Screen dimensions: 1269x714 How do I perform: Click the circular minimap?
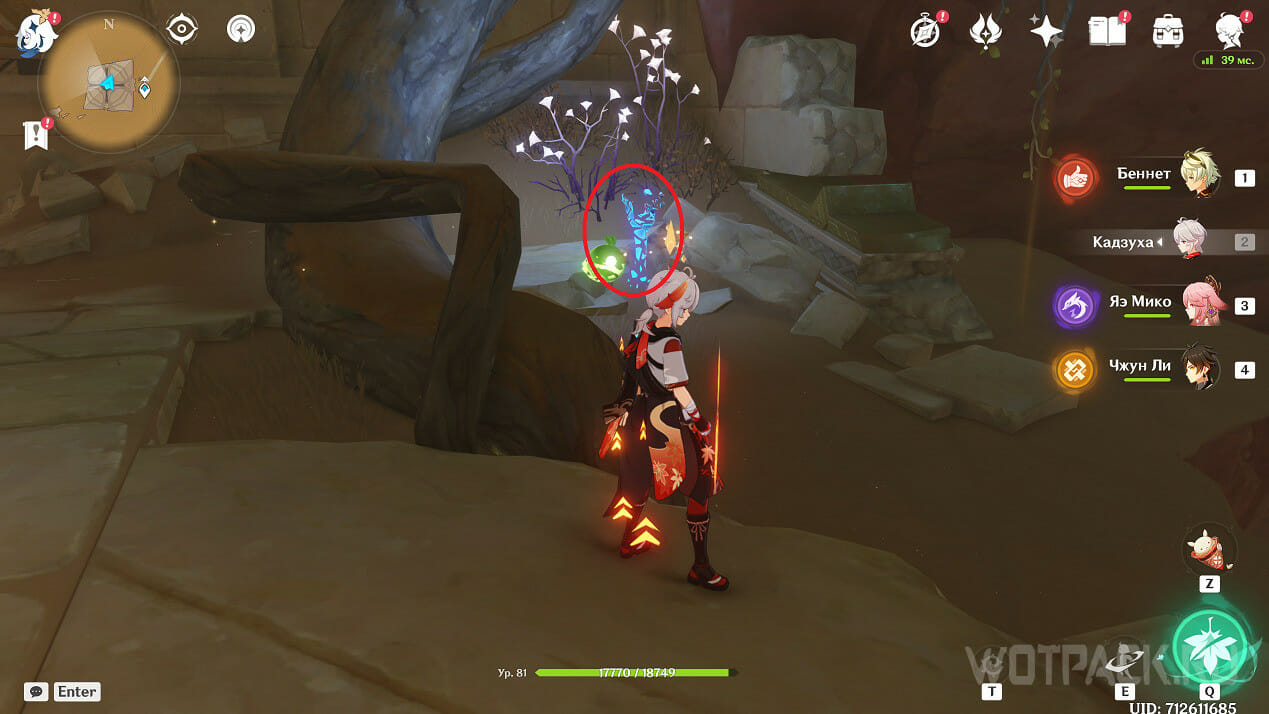click(108, 82)
